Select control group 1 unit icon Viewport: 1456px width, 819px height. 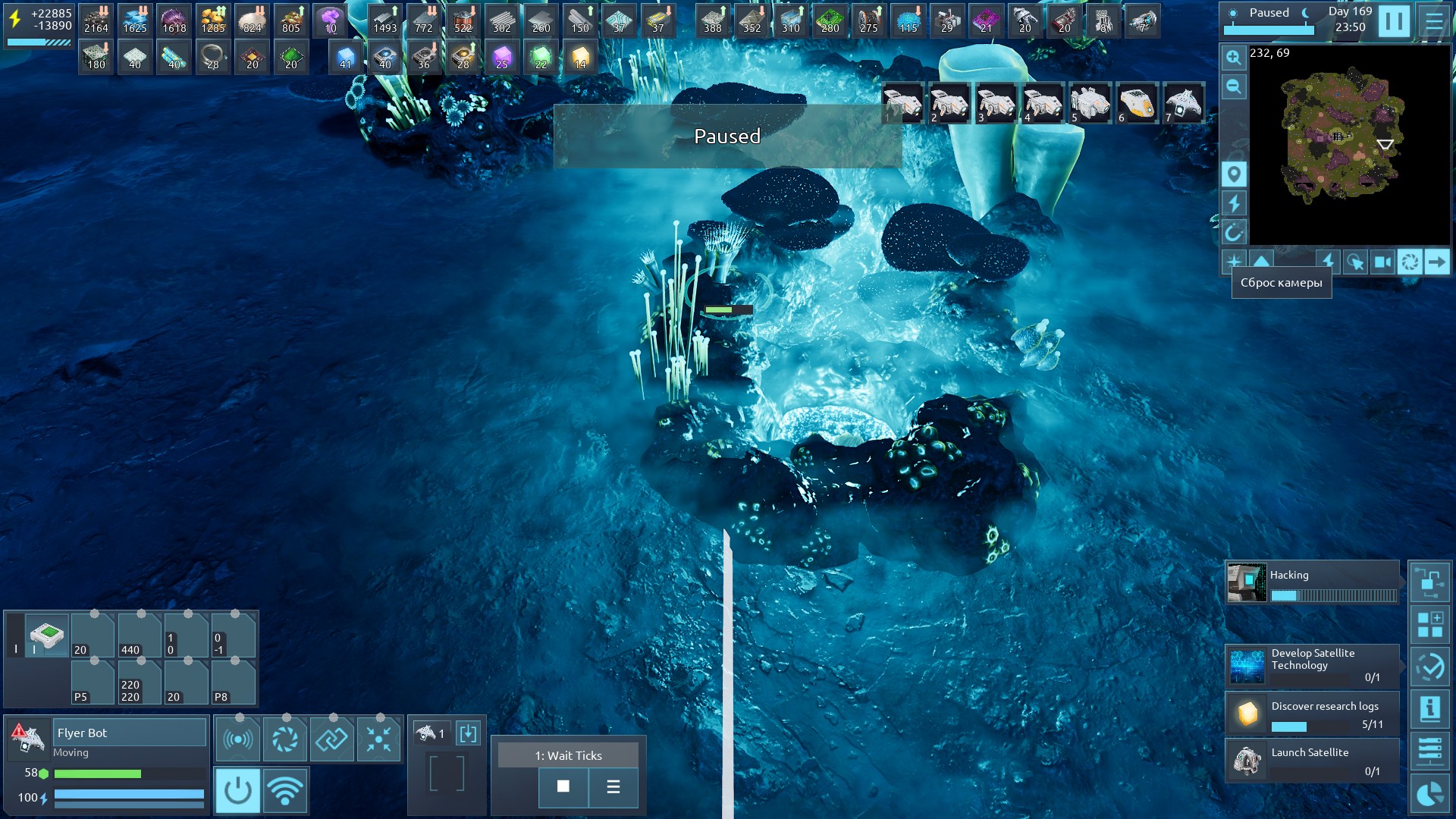coord(902,103)
